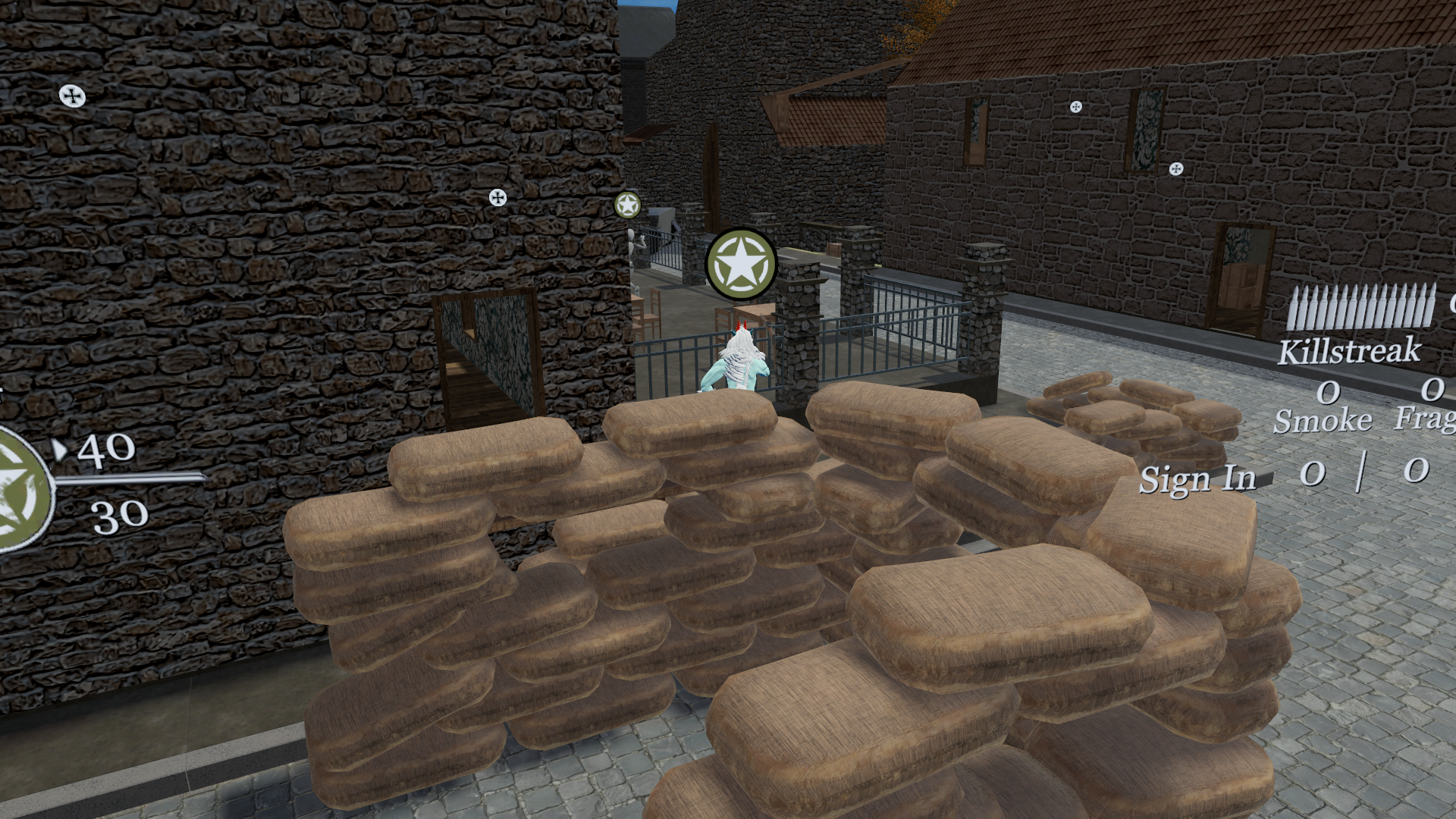
Task: Select the Smoke grenade label
Action: tap(1323, 420)
